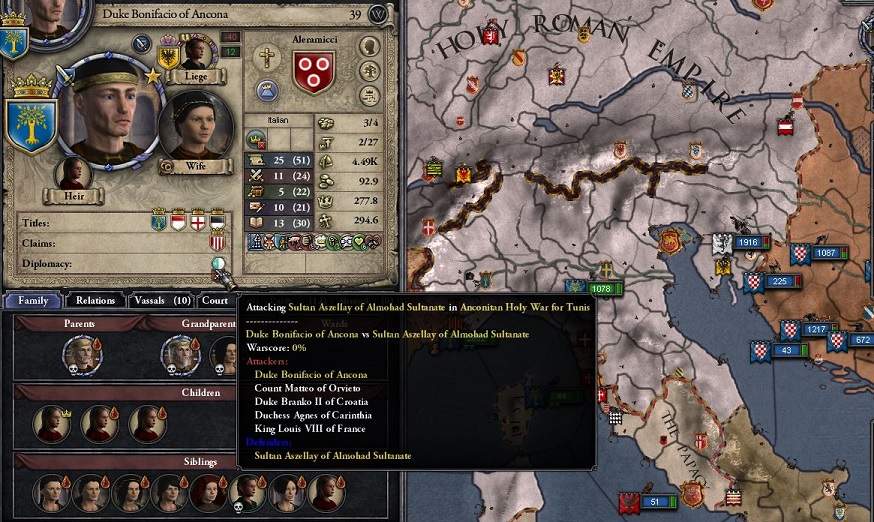Select the claim shield in the Claims row
The width and height of the screenshot is (874, 522).
coord(217,242)
